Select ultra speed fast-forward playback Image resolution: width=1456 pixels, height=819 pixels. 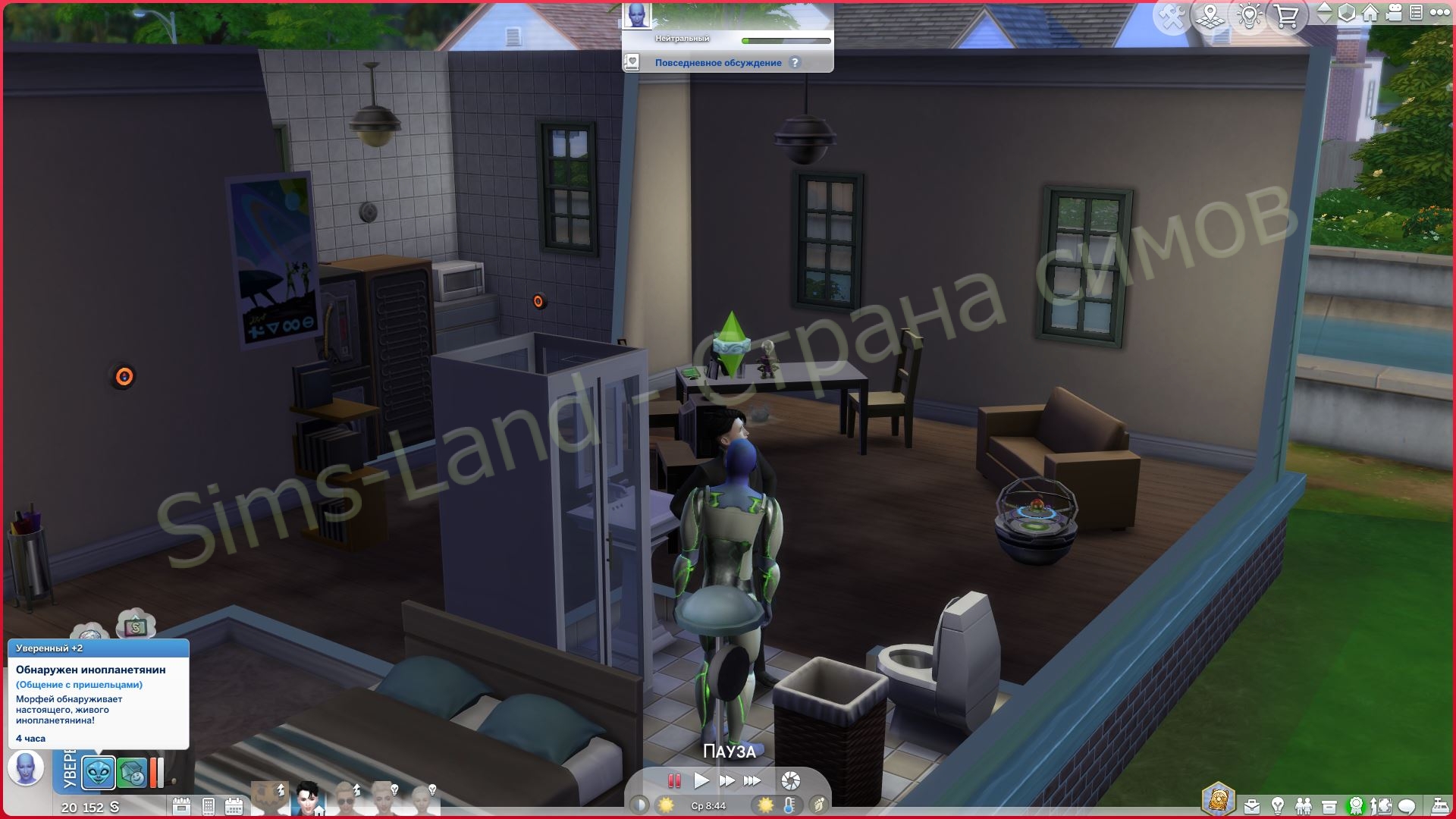(752, 780)
